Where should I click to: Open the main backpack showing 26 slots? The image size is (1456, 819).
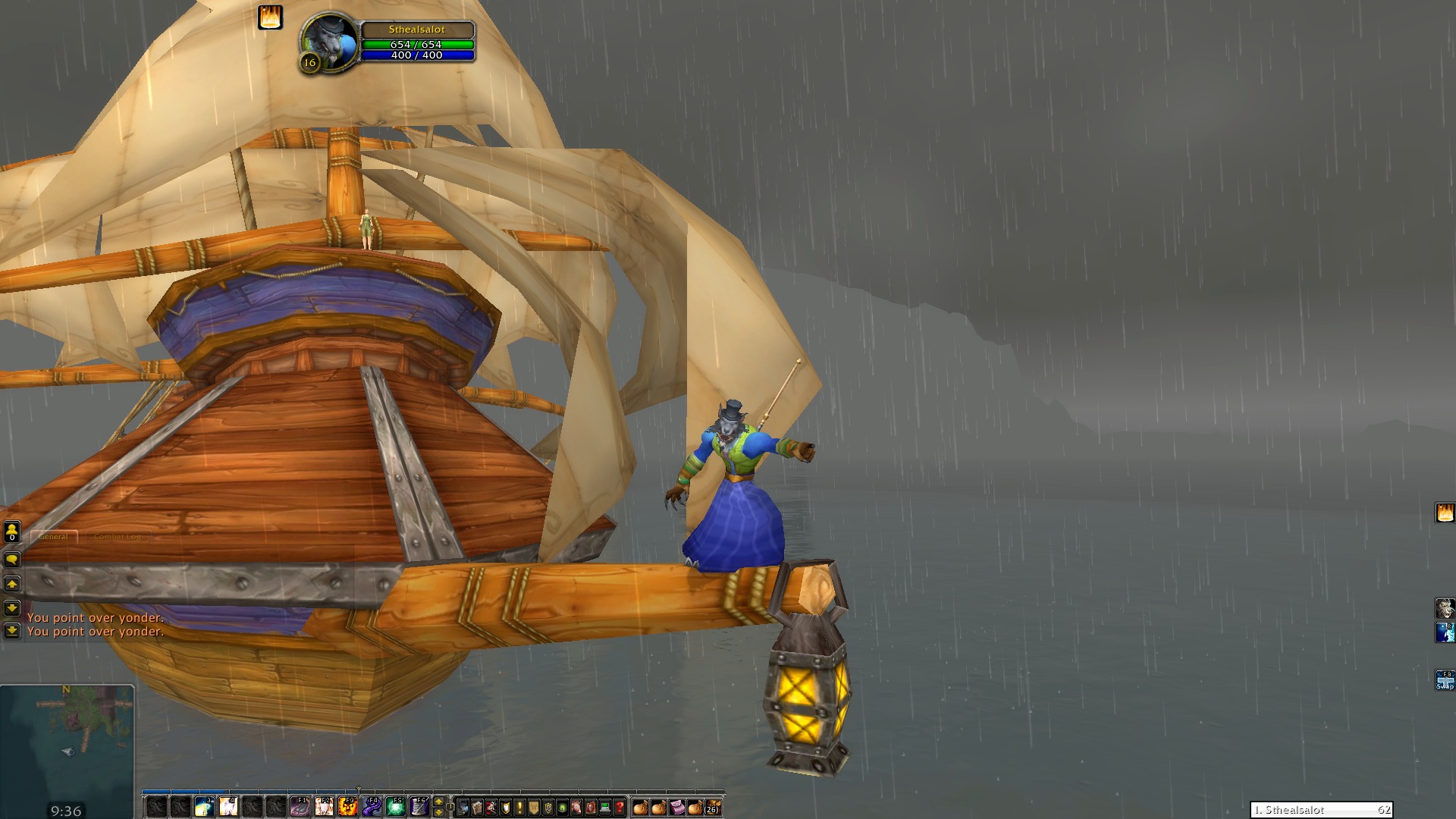coord(713,807)
